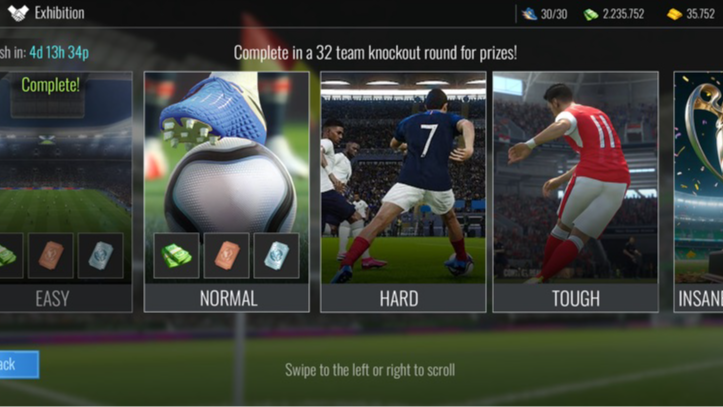Open the TOUGH difficulty card
The image size is (723, 407).
(x=575, y=191)
